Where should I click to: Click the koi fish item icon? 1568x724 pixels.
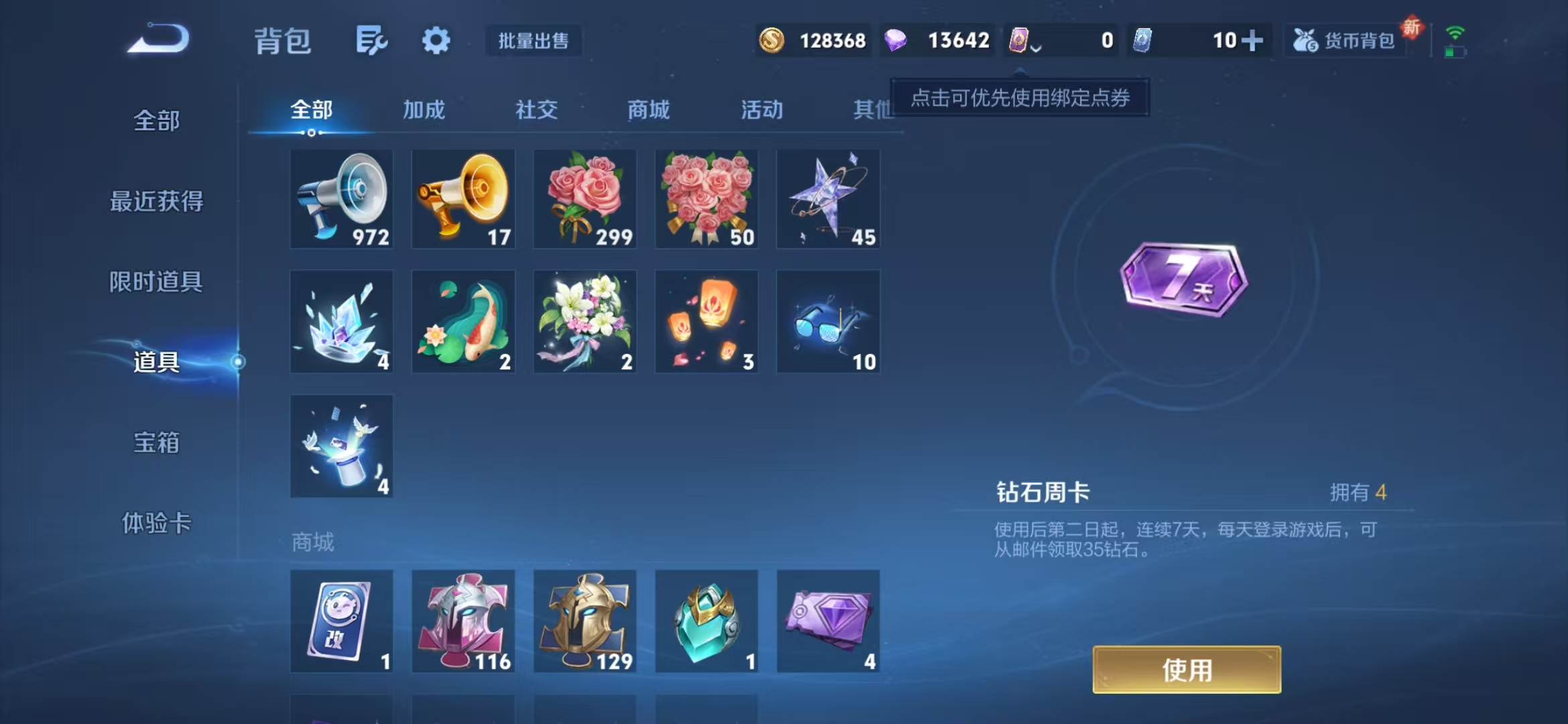463,320
